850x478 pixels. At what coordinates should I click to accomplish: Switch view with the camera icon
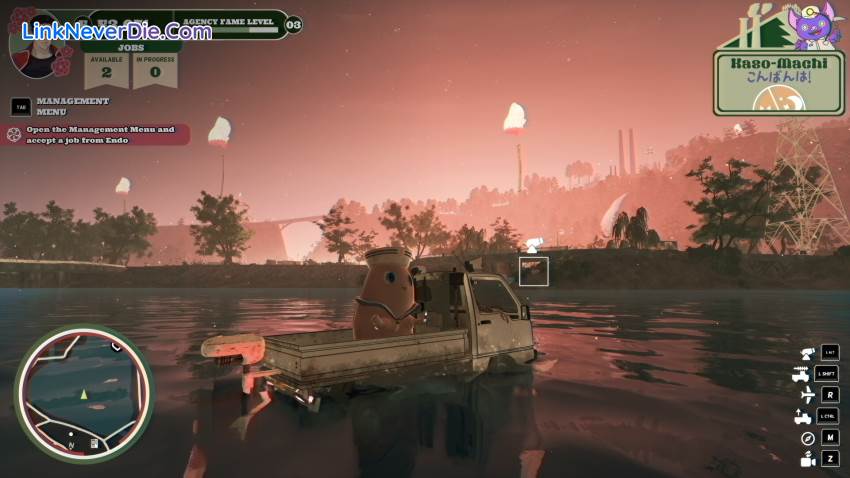(806, 459)
